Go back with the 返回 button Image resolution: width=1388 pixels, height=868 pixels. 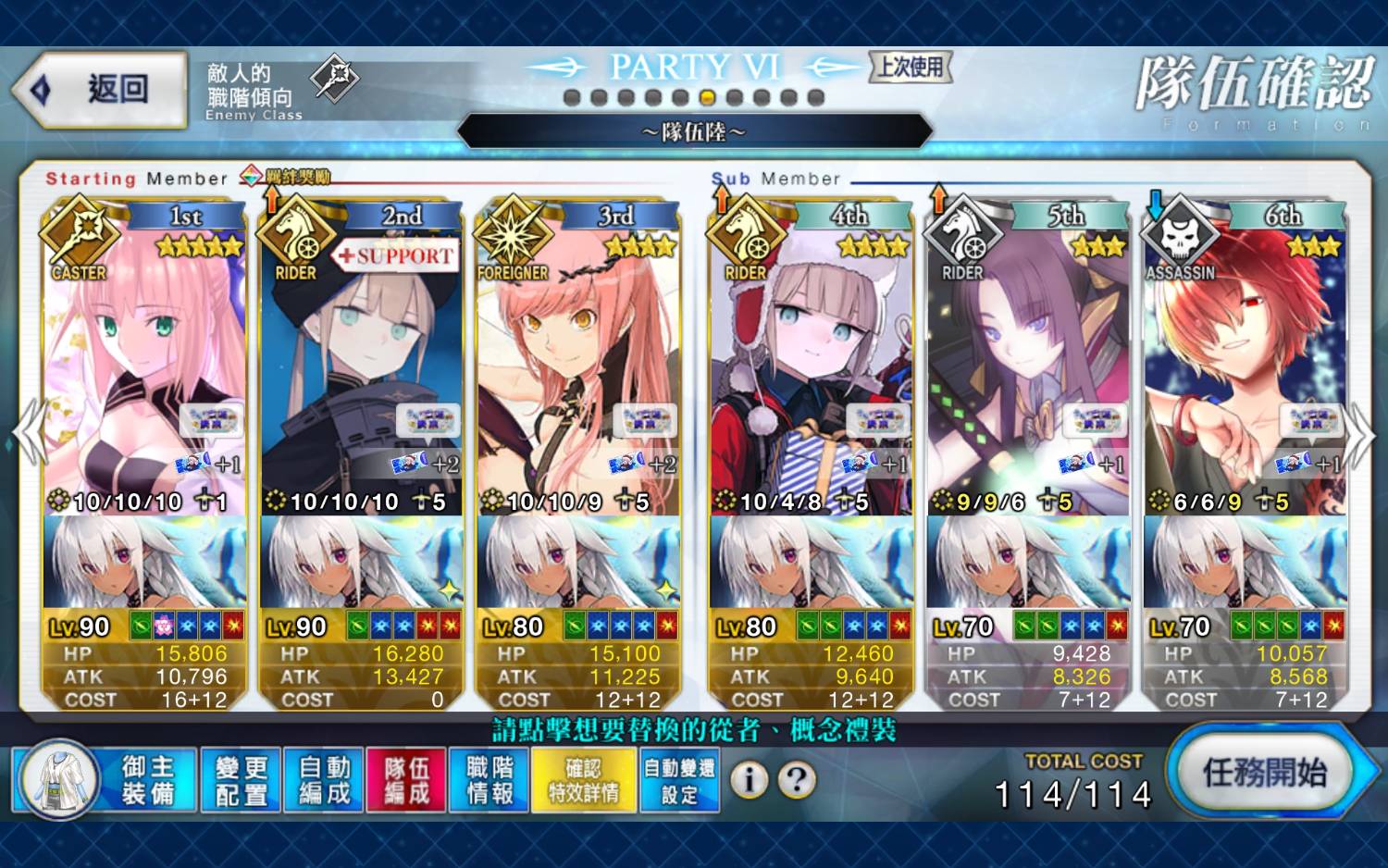click(x=100, y=90)
